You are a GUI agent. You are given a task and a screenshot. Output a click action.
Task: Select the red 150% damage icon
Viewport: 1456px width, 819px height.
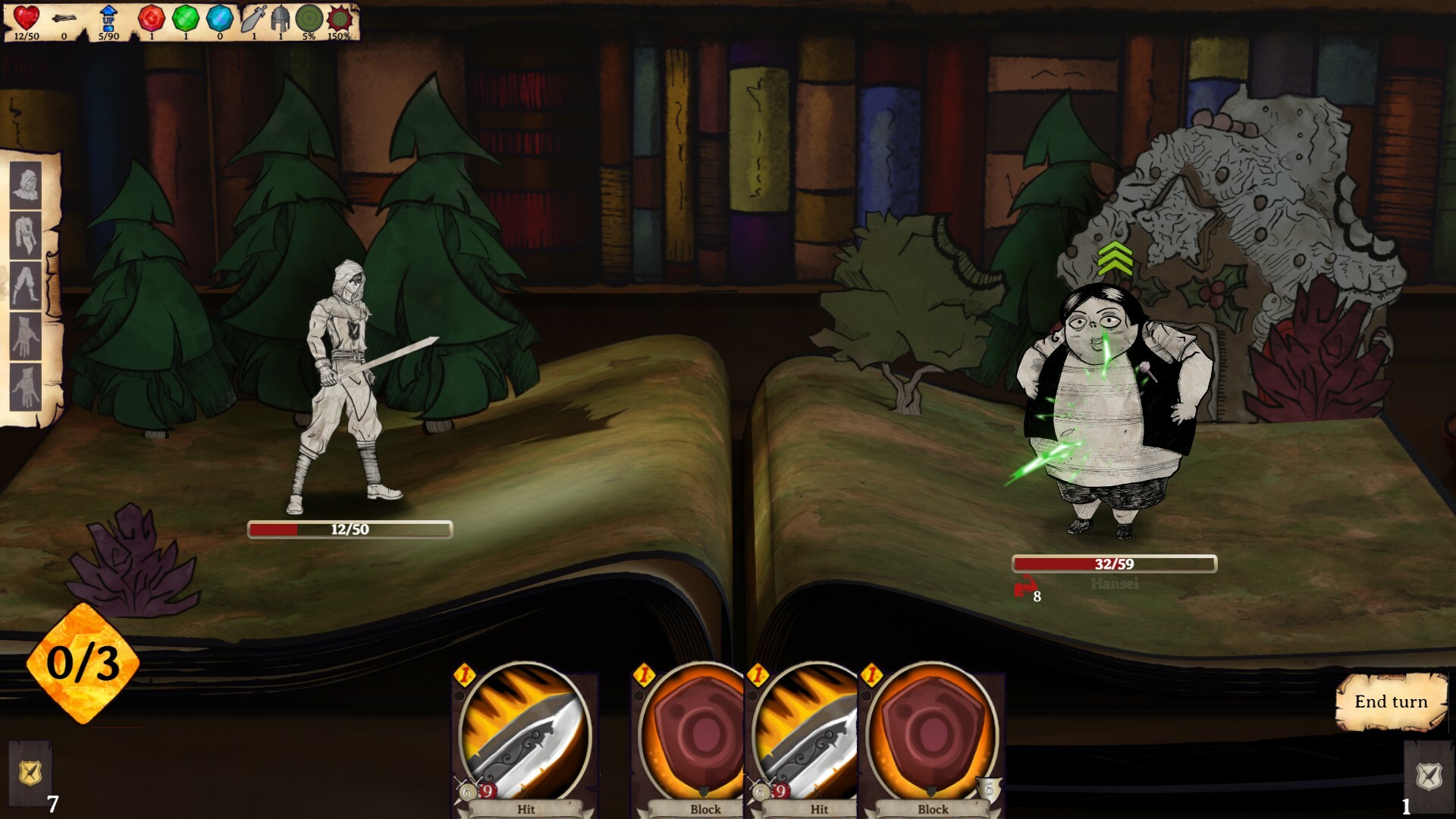click(340, 19)
